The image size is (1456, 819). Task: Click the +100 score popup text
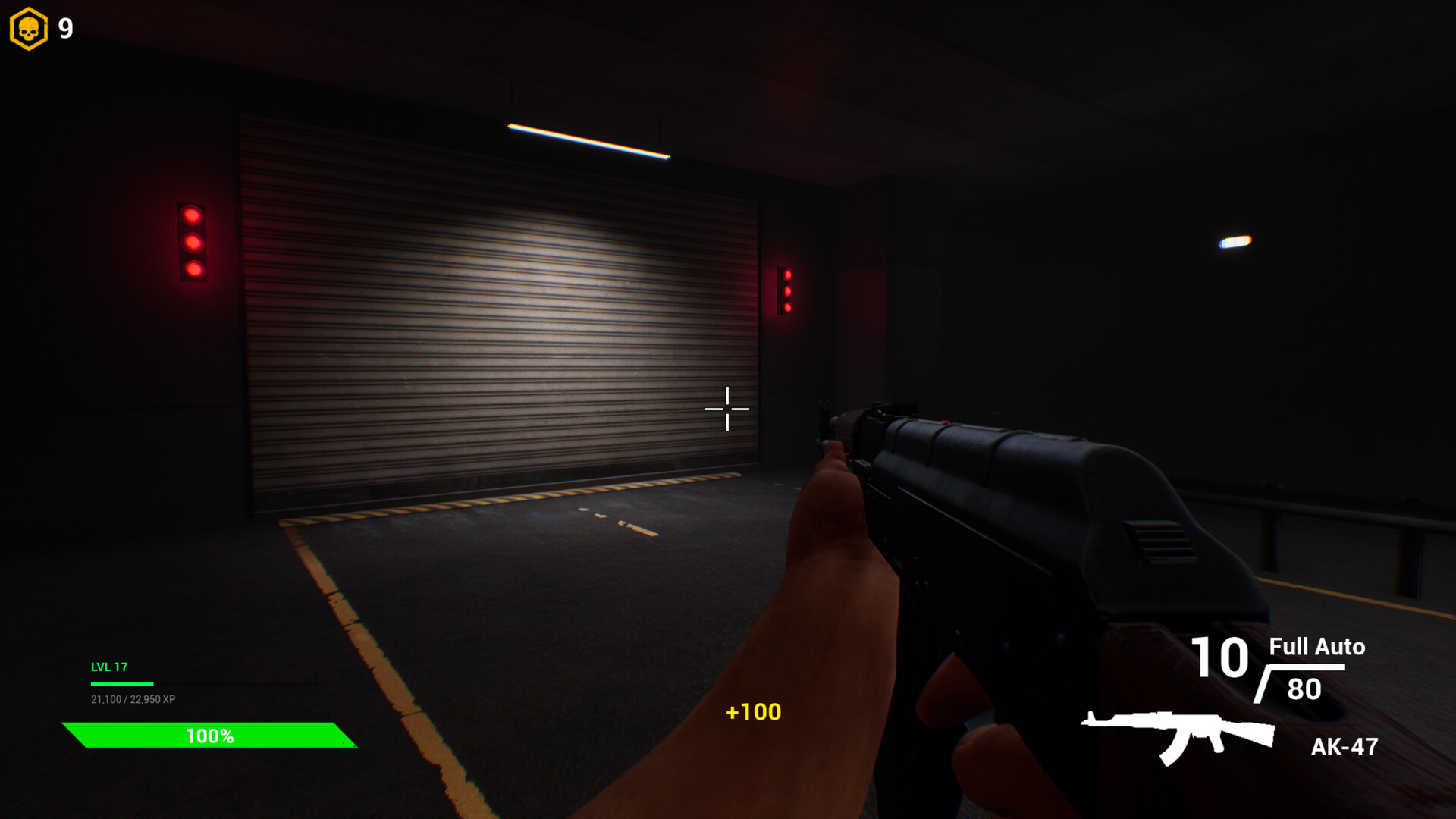click(x=752, y=712)
